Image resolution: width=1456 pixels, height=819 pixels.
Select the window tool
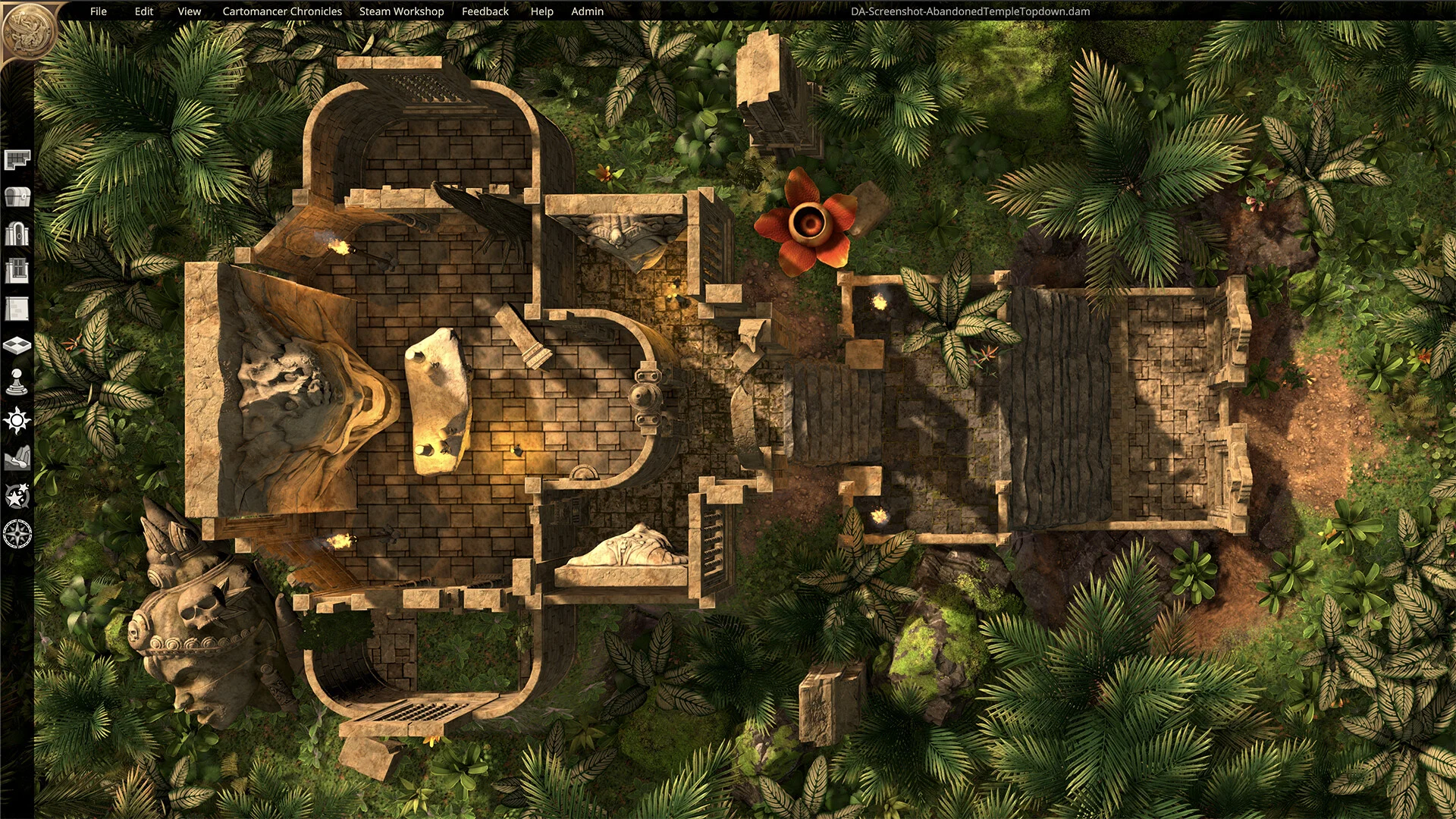[17, 271]
